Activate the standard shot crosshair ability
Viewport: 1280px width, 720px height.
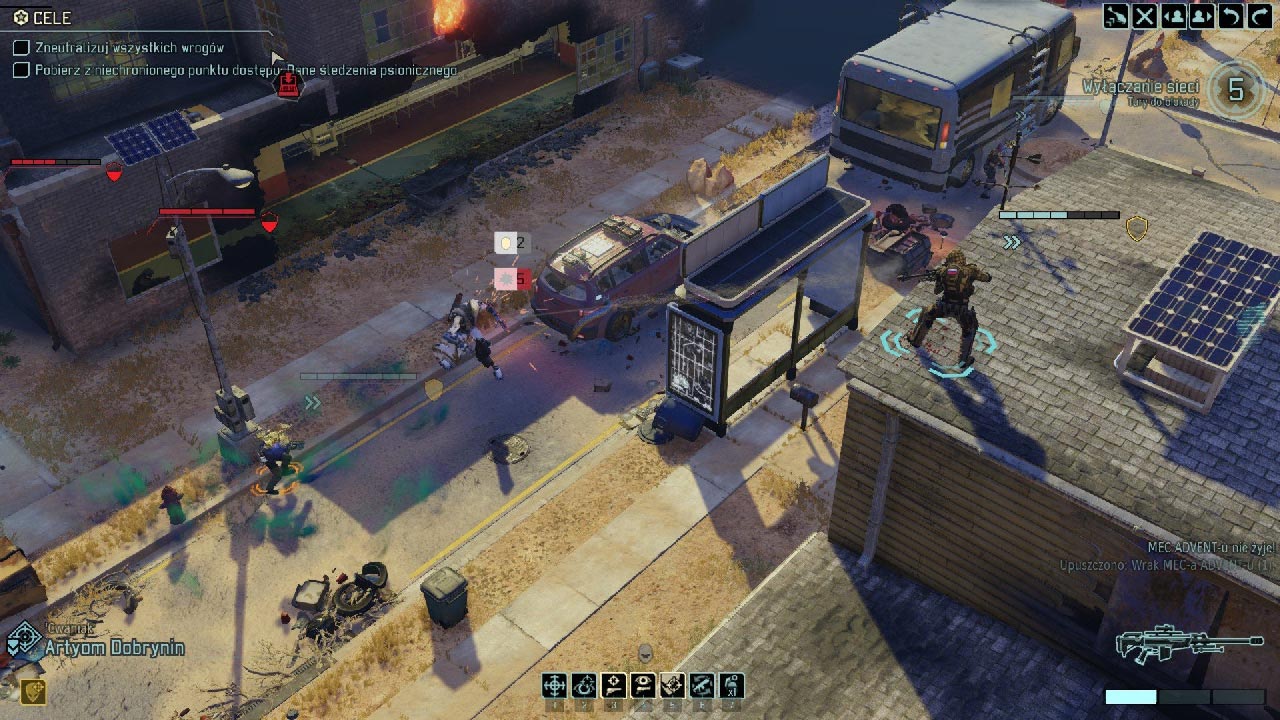click(x=554, y=685)
